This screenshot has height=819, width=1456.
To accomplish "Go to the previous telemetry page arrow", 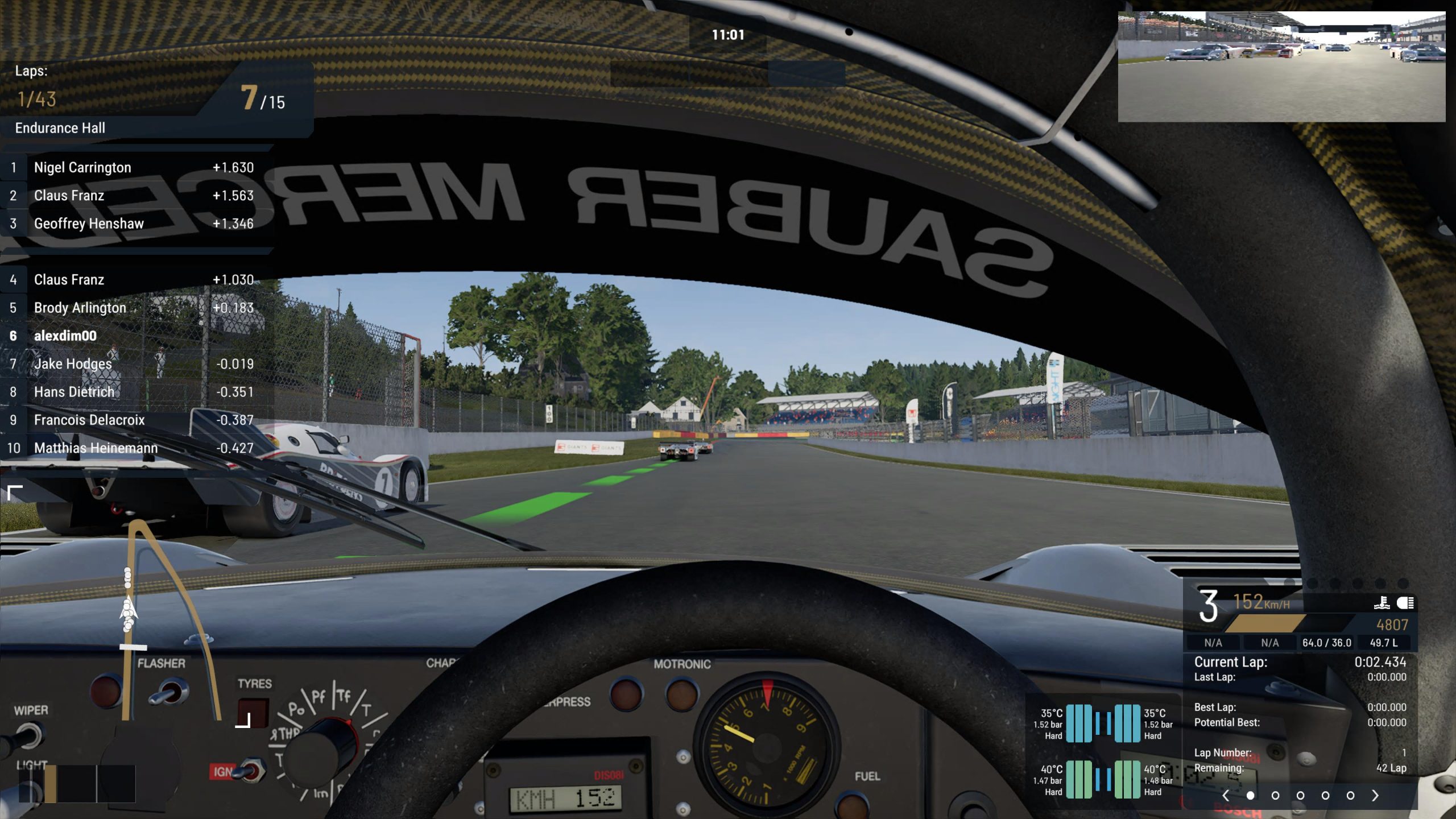I will (1226, 796).
